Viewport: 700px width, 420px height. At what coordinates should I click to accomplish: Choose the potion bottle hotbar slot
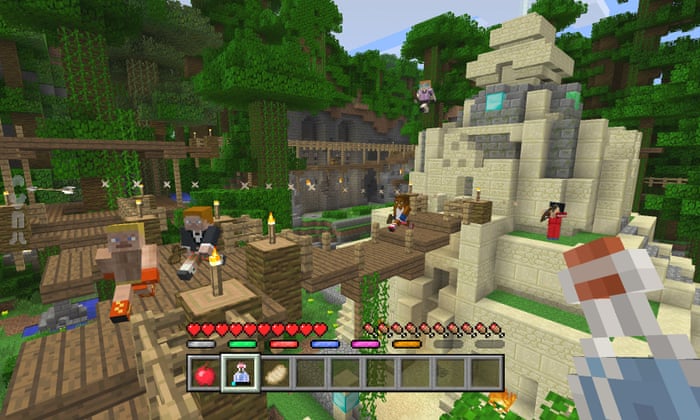[x=240, y=373]
